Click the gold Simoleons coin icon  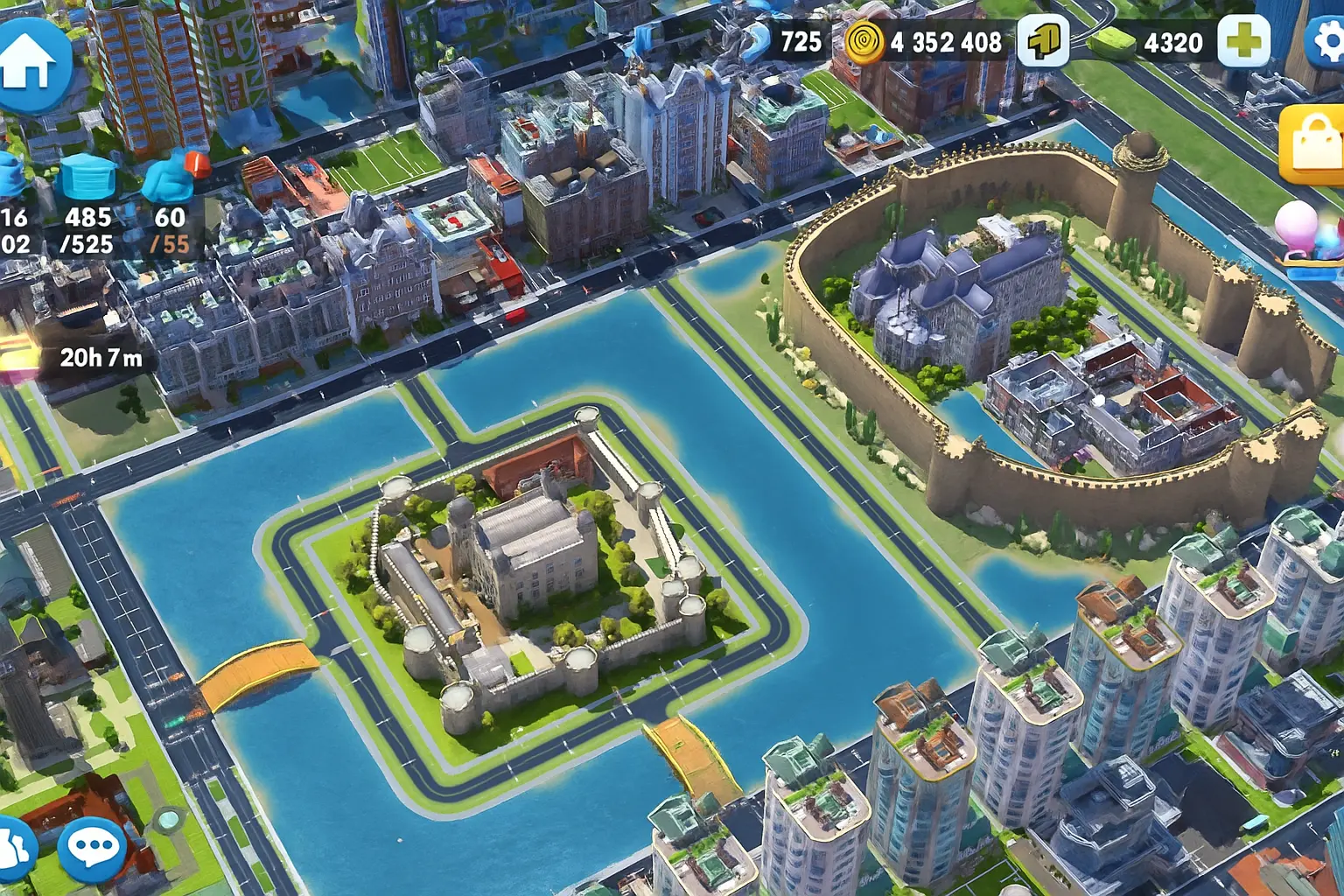[864, 42]
